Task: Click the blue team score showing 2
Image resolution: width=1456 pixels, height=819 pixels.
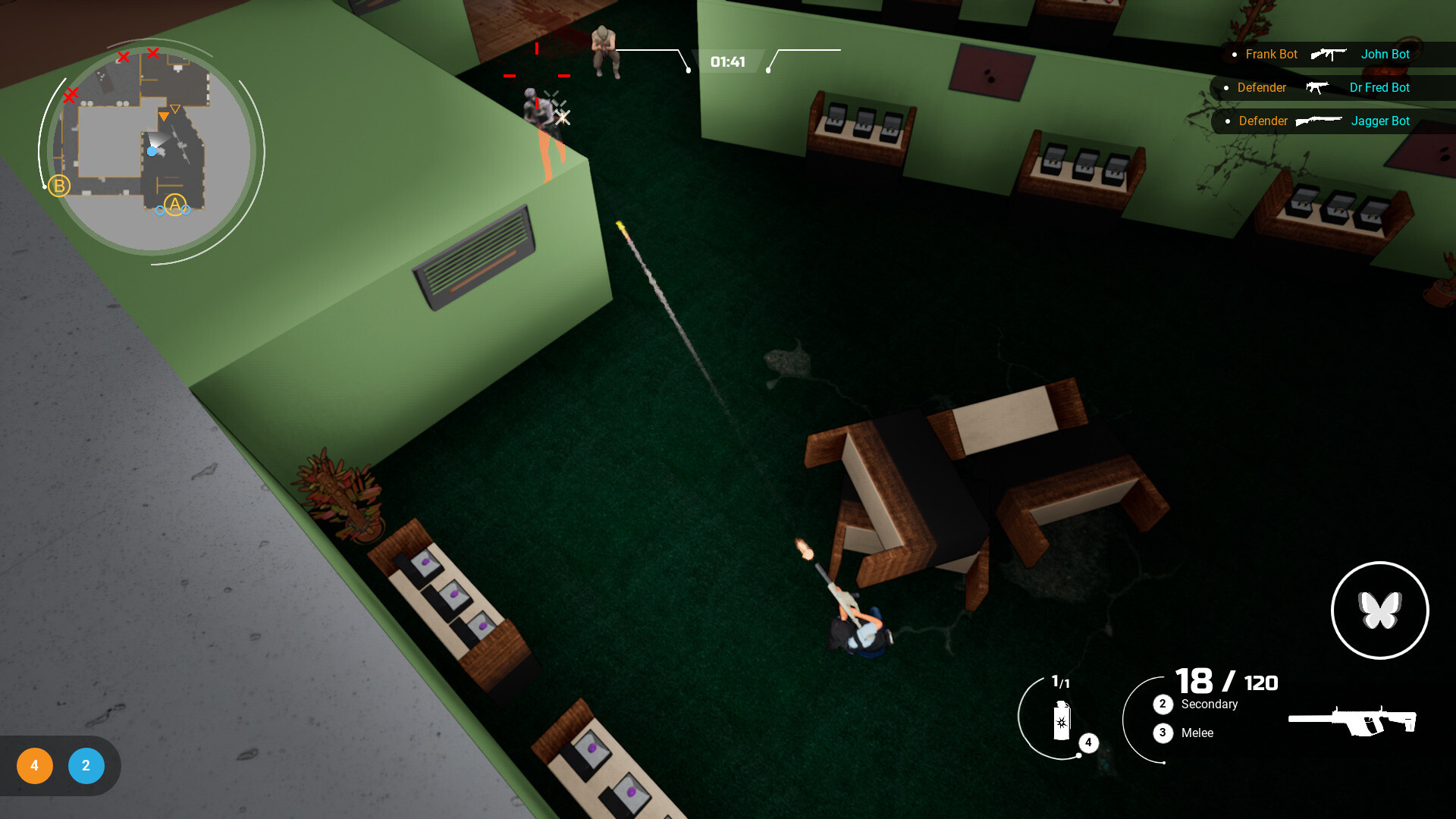Action: (86, 766)
